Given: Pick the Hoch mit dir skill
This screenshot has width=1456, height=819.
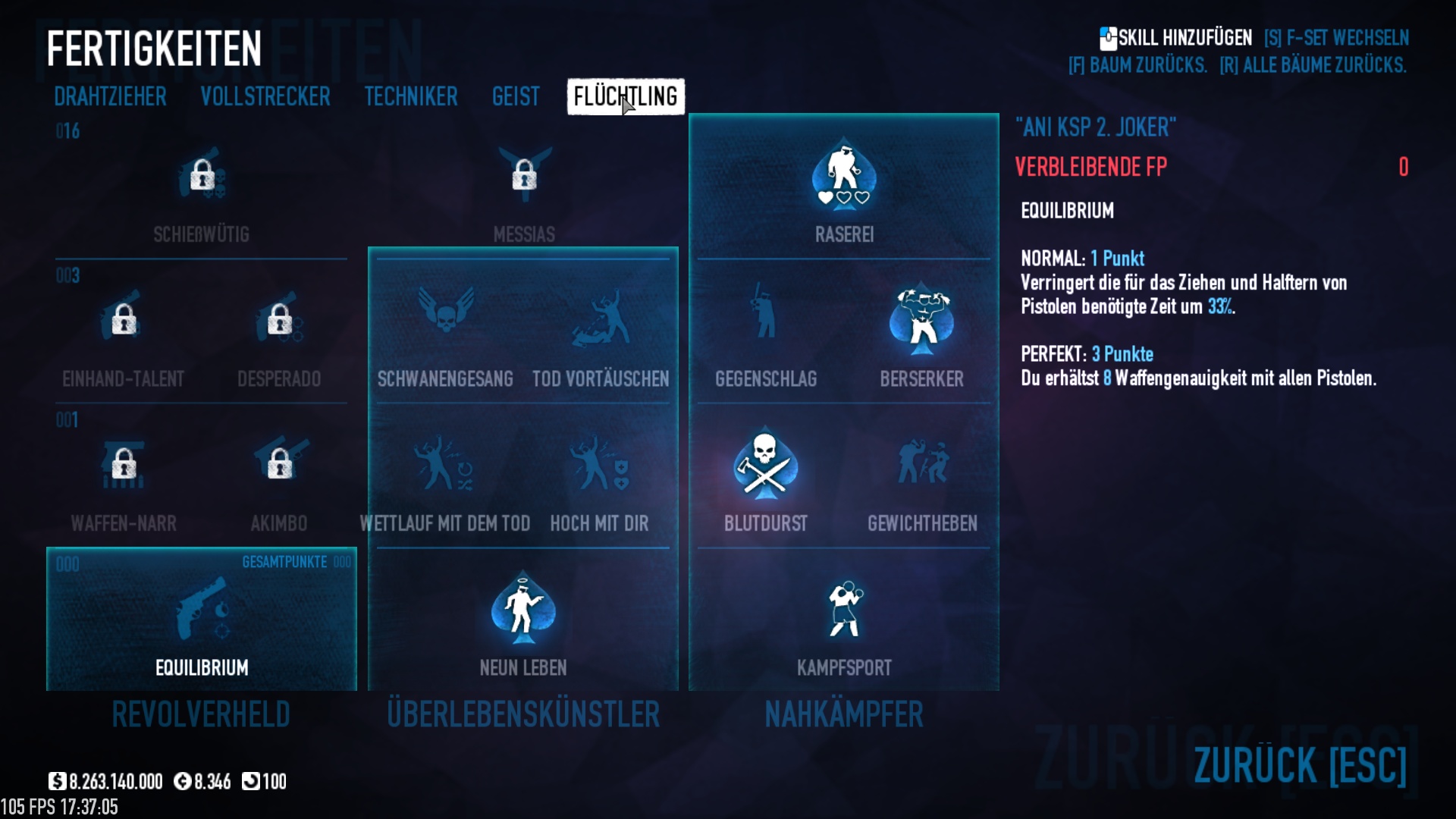Looking at the screenshot, I should pos(599,464).
